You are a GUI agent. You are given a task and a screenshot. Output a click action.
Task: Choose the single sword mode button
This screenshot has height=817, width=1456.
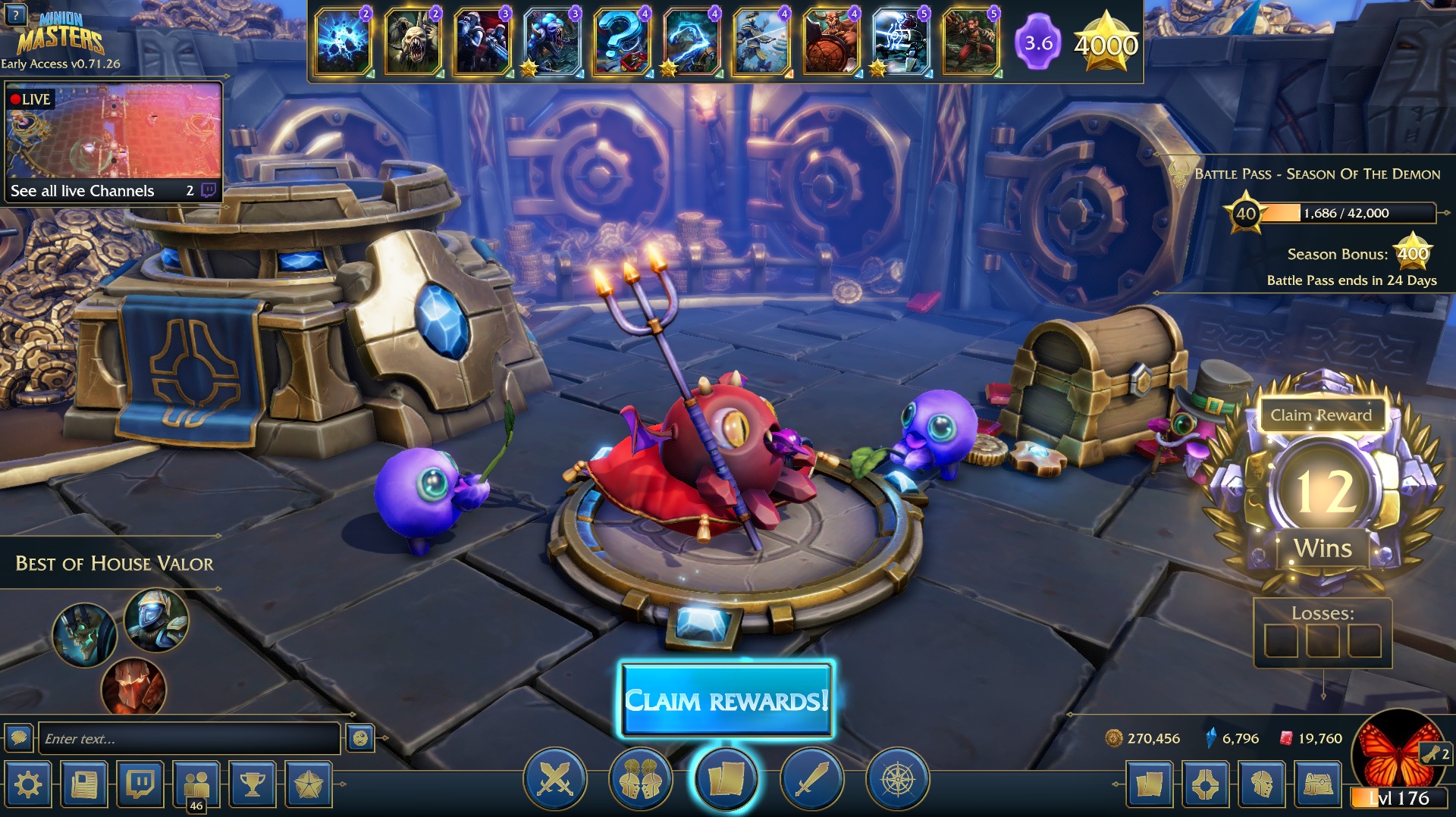point(811,779)
